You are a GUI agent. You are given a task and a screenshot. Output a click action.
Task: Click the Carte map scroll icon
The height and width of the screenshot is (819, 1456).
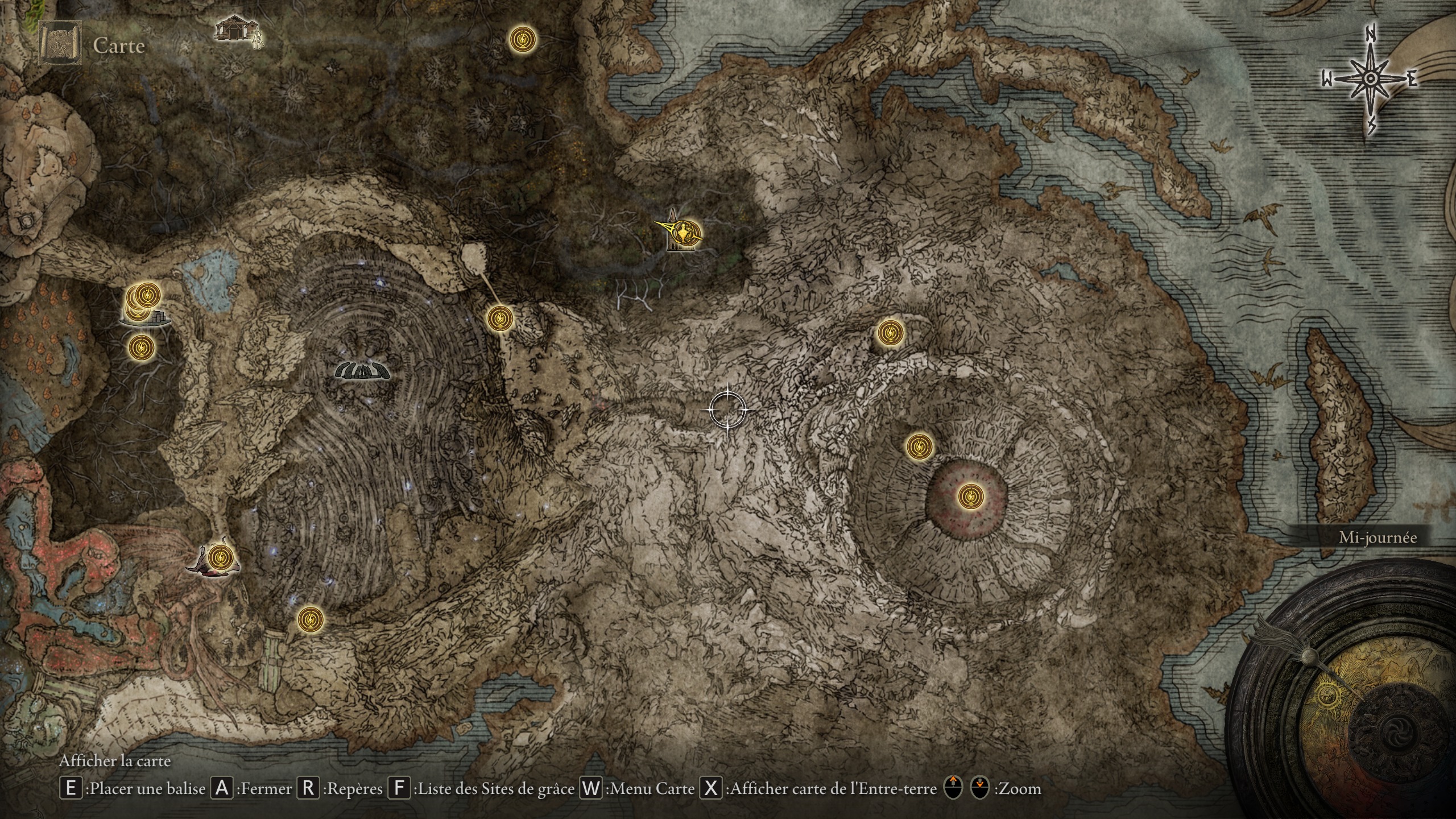tap(59, 44)
